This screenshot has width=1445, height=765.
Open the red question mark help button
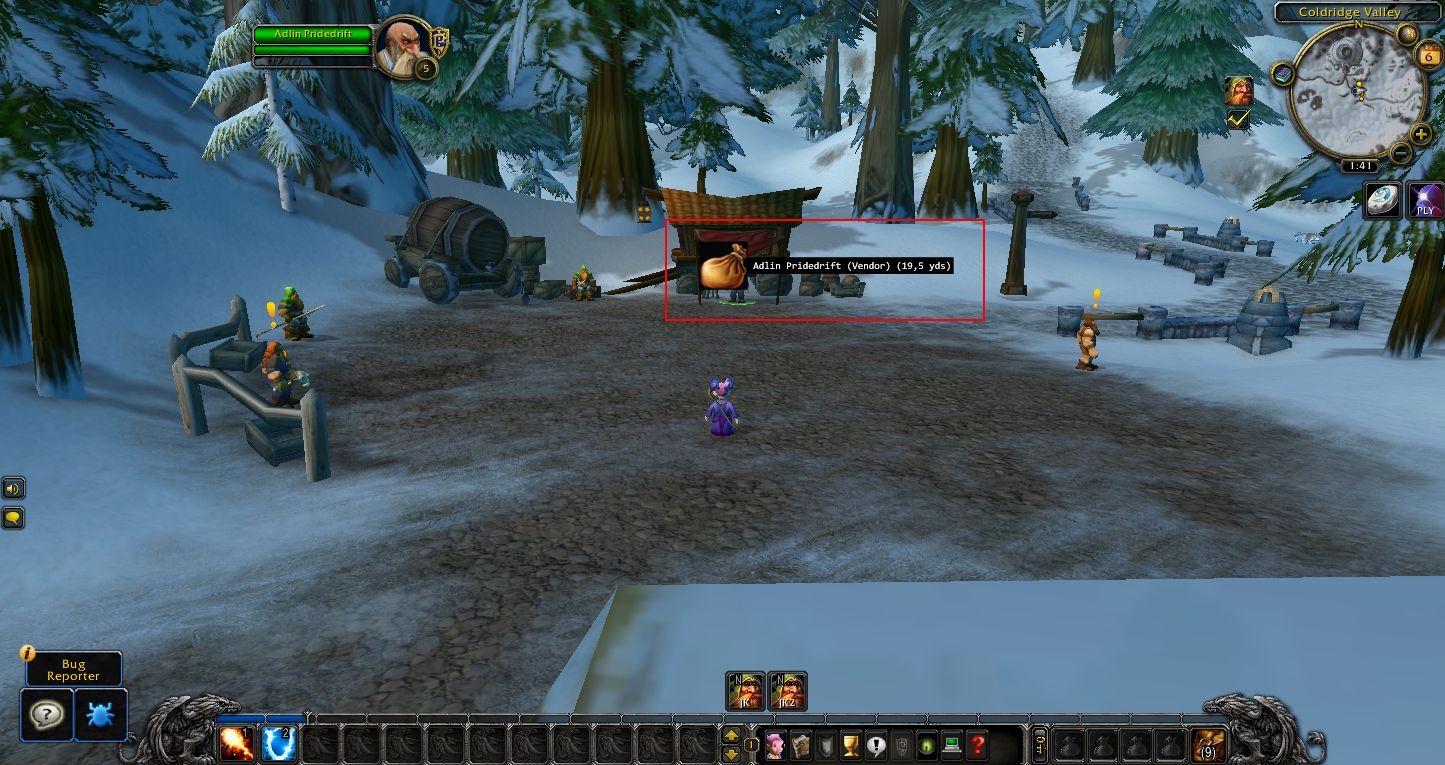[x=978, y=745]
